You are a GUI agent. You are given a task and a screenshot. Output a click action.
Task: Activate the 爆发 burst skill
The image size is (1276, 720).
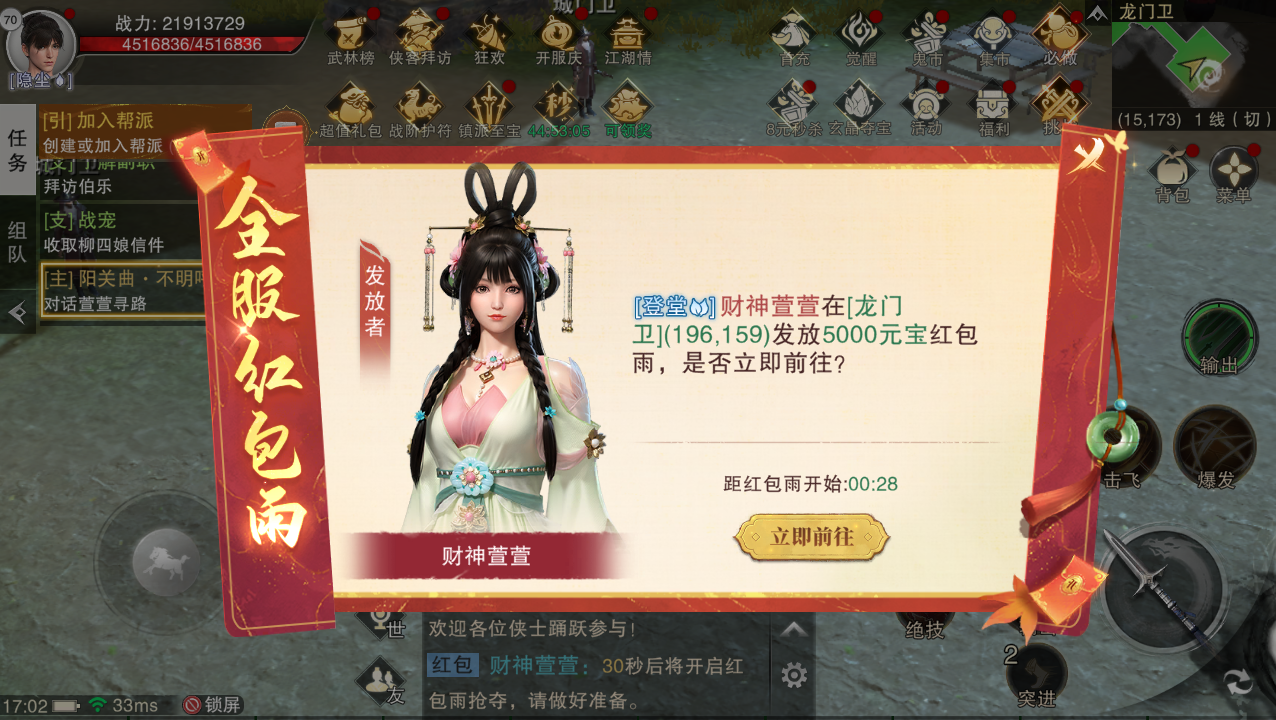pyautogui.click(x=1215, y=446)
